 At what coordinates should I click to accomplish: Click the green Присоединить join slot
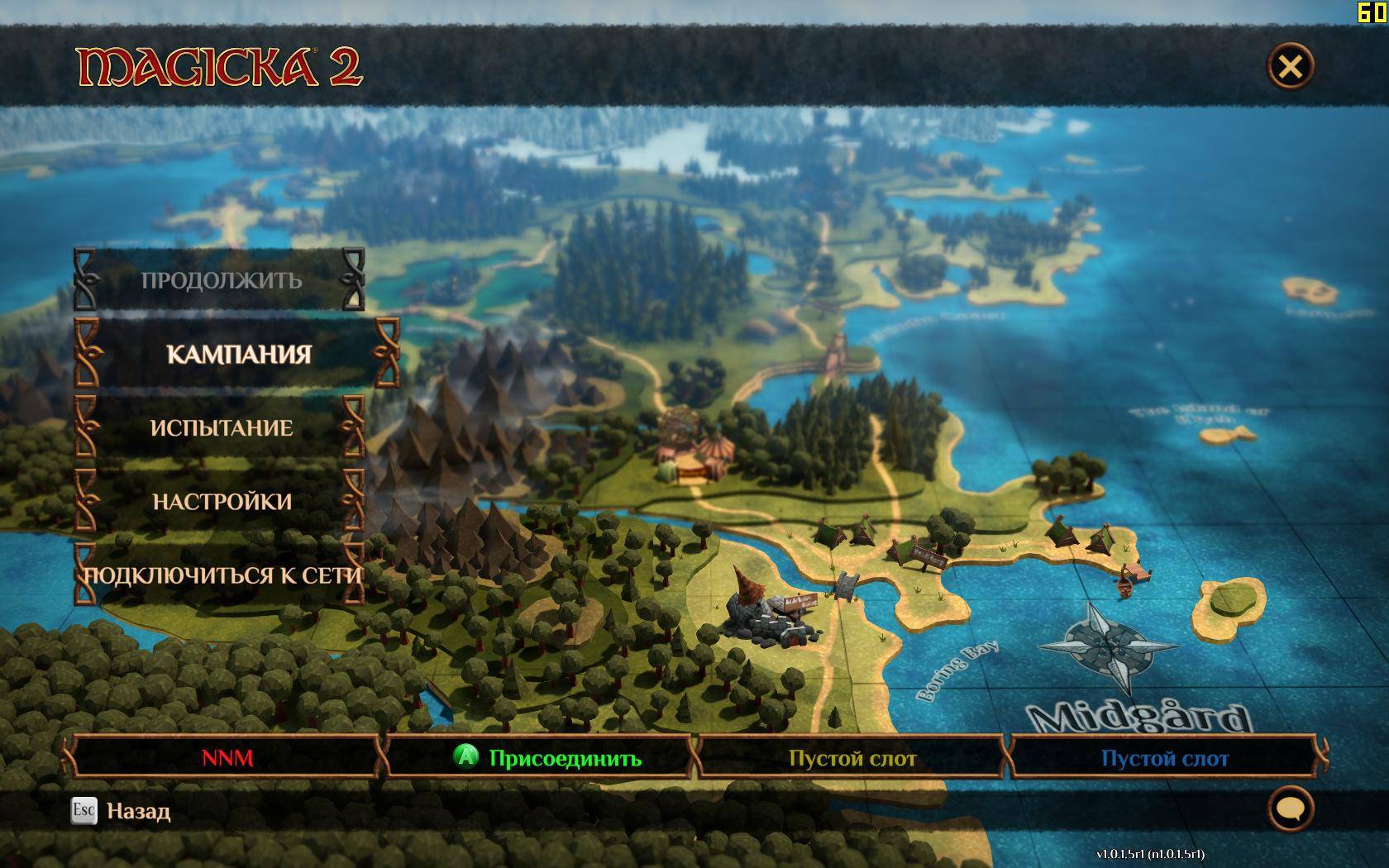[546, 758]
